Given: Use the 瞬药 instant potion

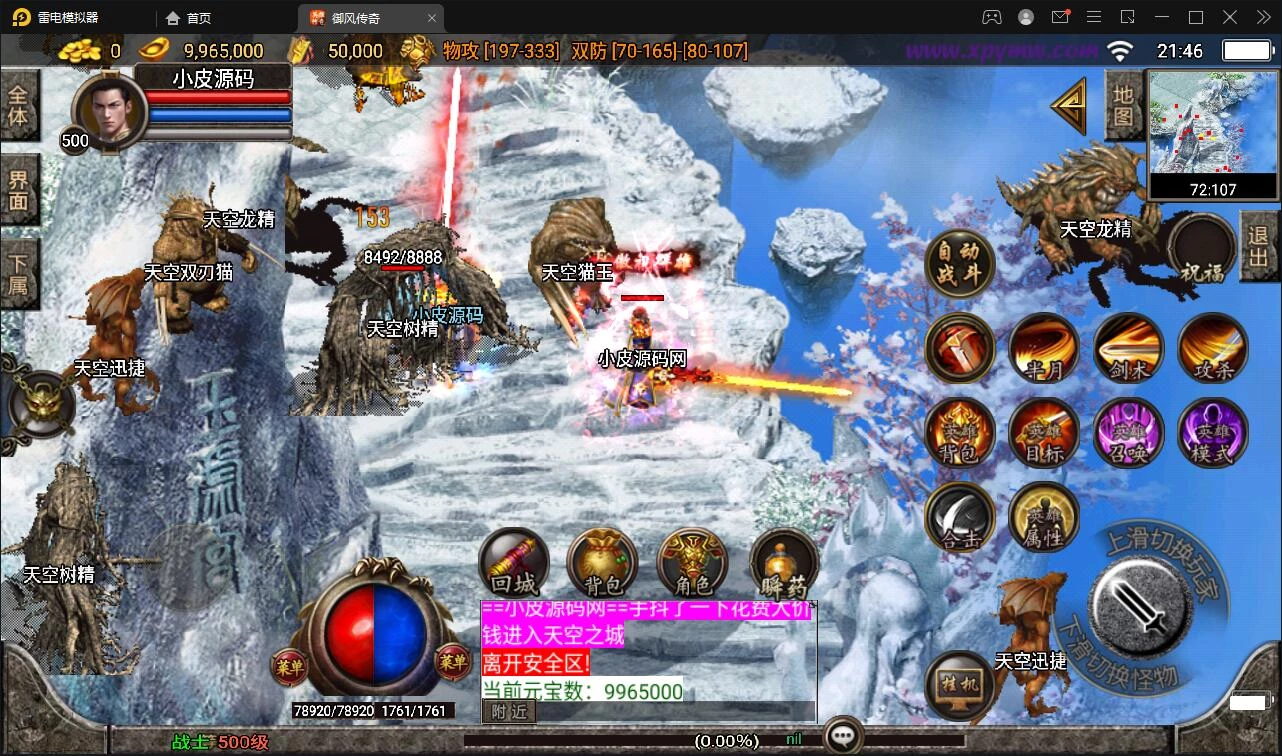Looking at the screenshot, I should pos(784,562).
